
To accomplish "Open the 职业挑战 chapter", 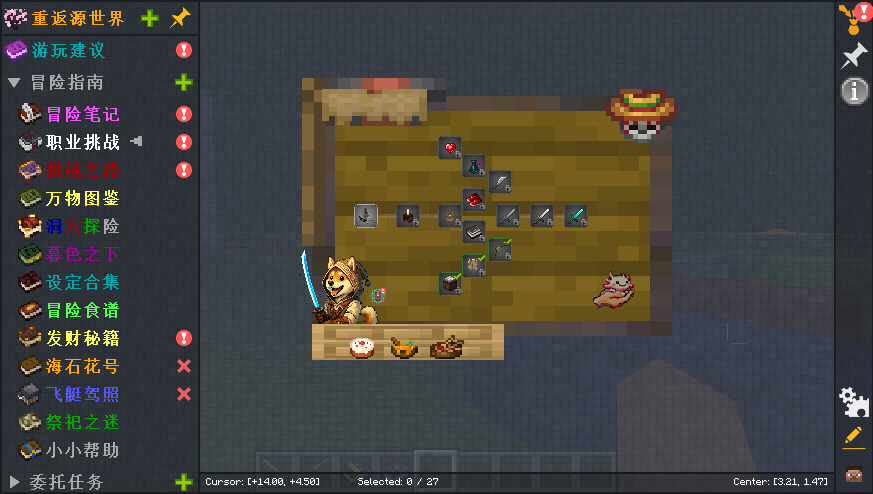I will [82, 142].
